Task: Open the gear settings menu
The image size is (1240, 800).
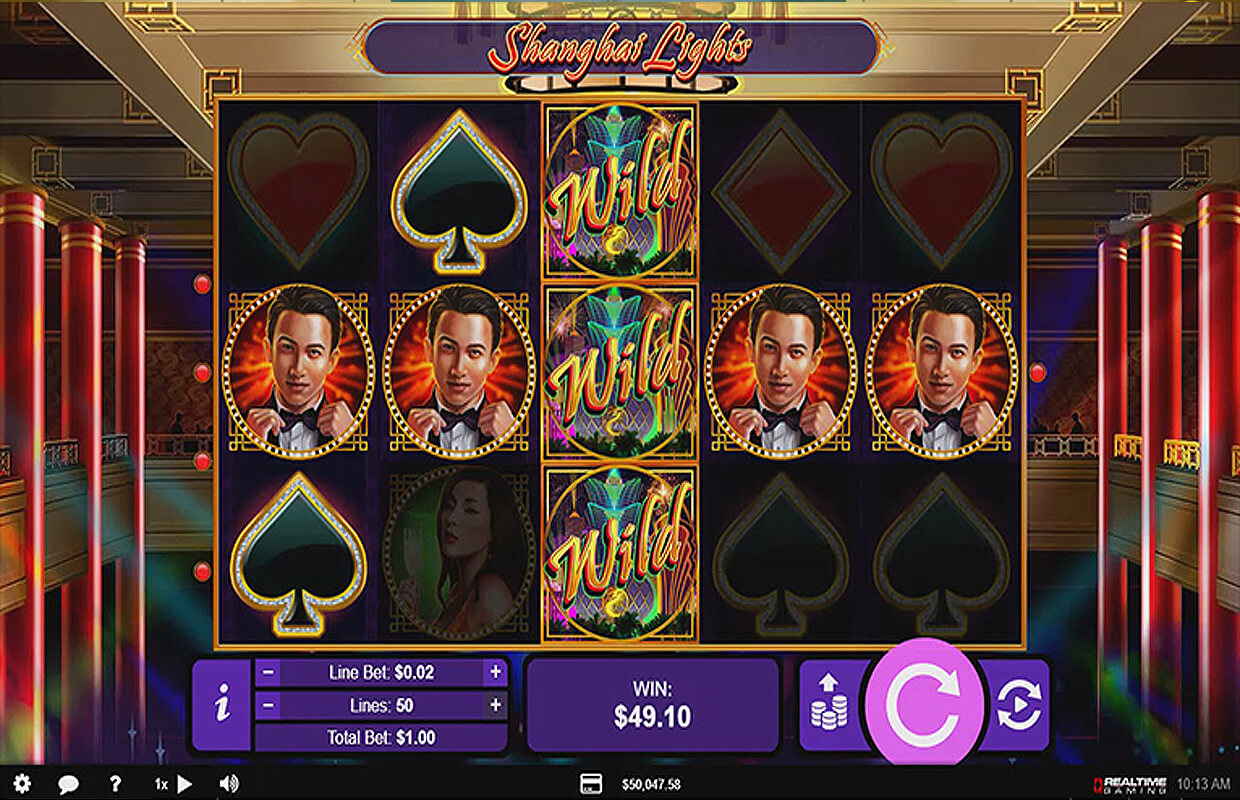Action: coord(22,784)
